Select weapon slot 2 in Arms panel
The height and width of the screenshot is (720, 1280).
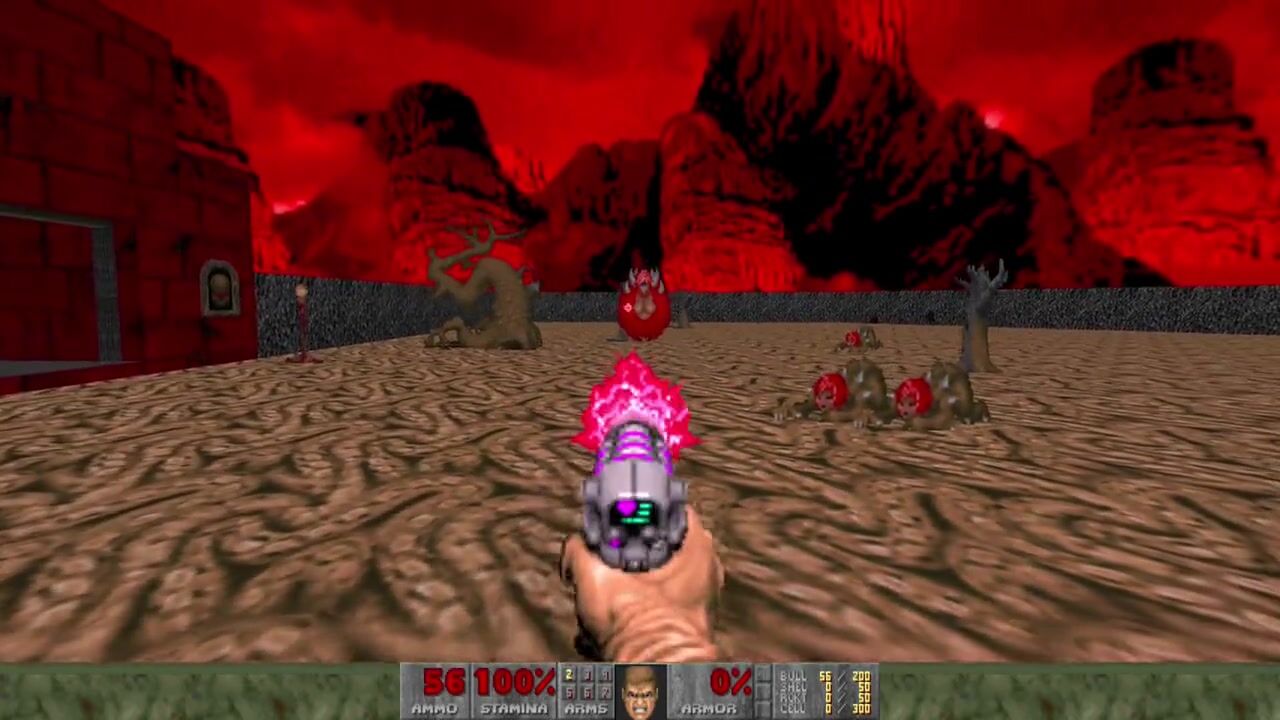pos(569,677)
